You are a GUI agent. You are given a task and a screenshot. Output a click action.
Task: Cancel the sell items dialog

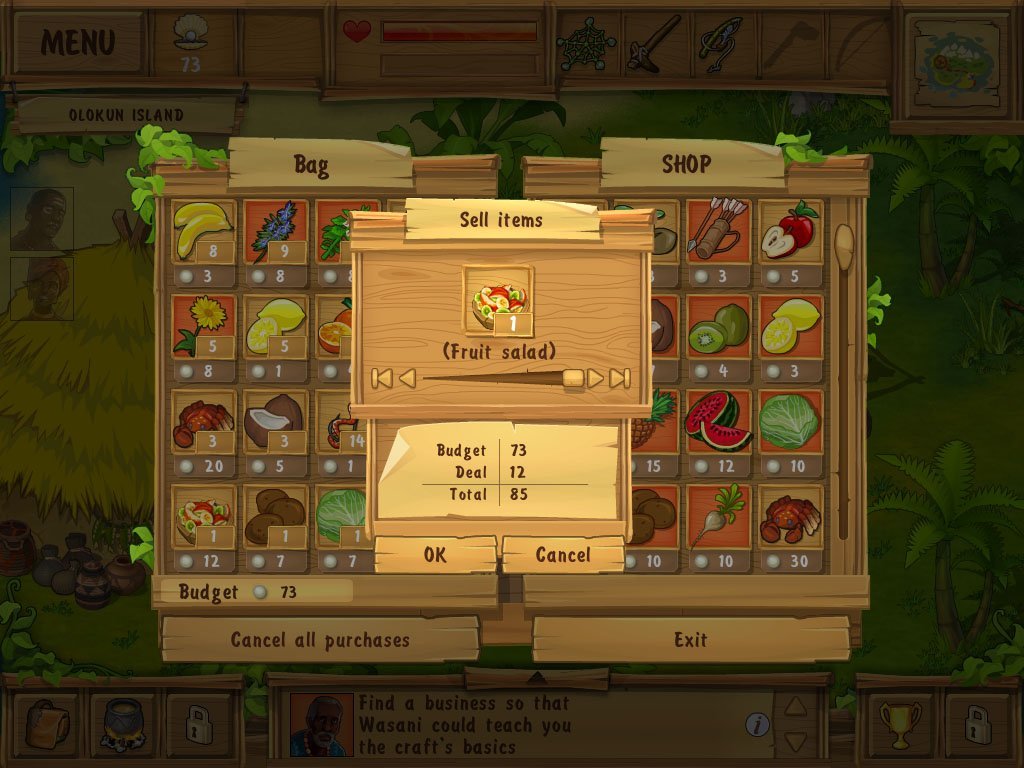[563, 555]
